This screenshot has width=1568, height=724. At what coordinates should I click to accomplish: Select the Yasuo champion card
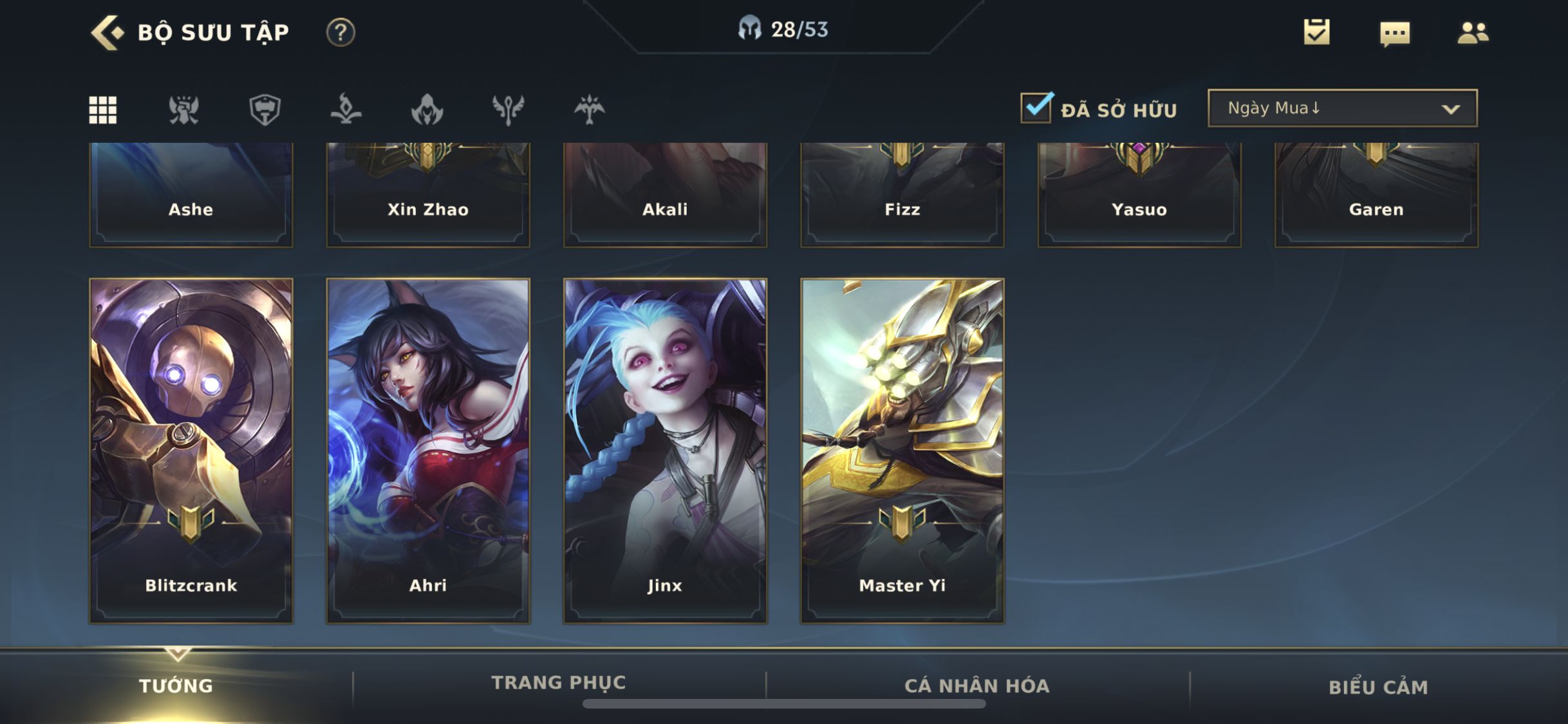[1139, 194]
